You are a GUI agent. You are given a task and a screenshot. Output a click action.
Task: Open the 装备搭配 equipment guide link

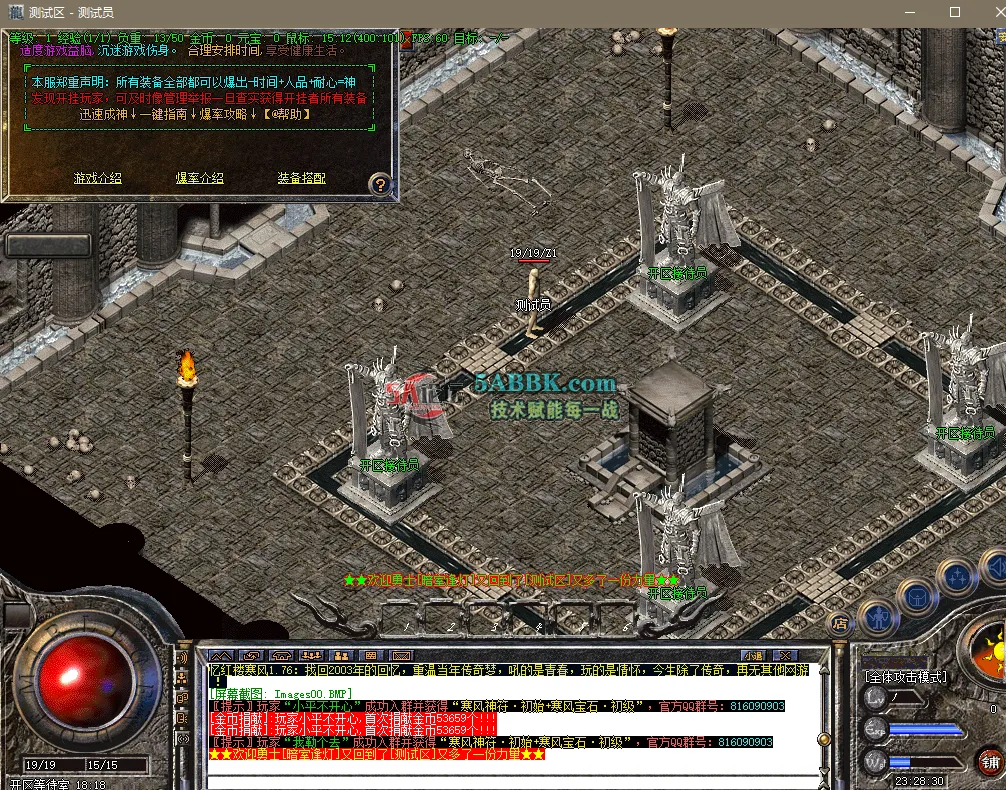click(x=301, y=178)
